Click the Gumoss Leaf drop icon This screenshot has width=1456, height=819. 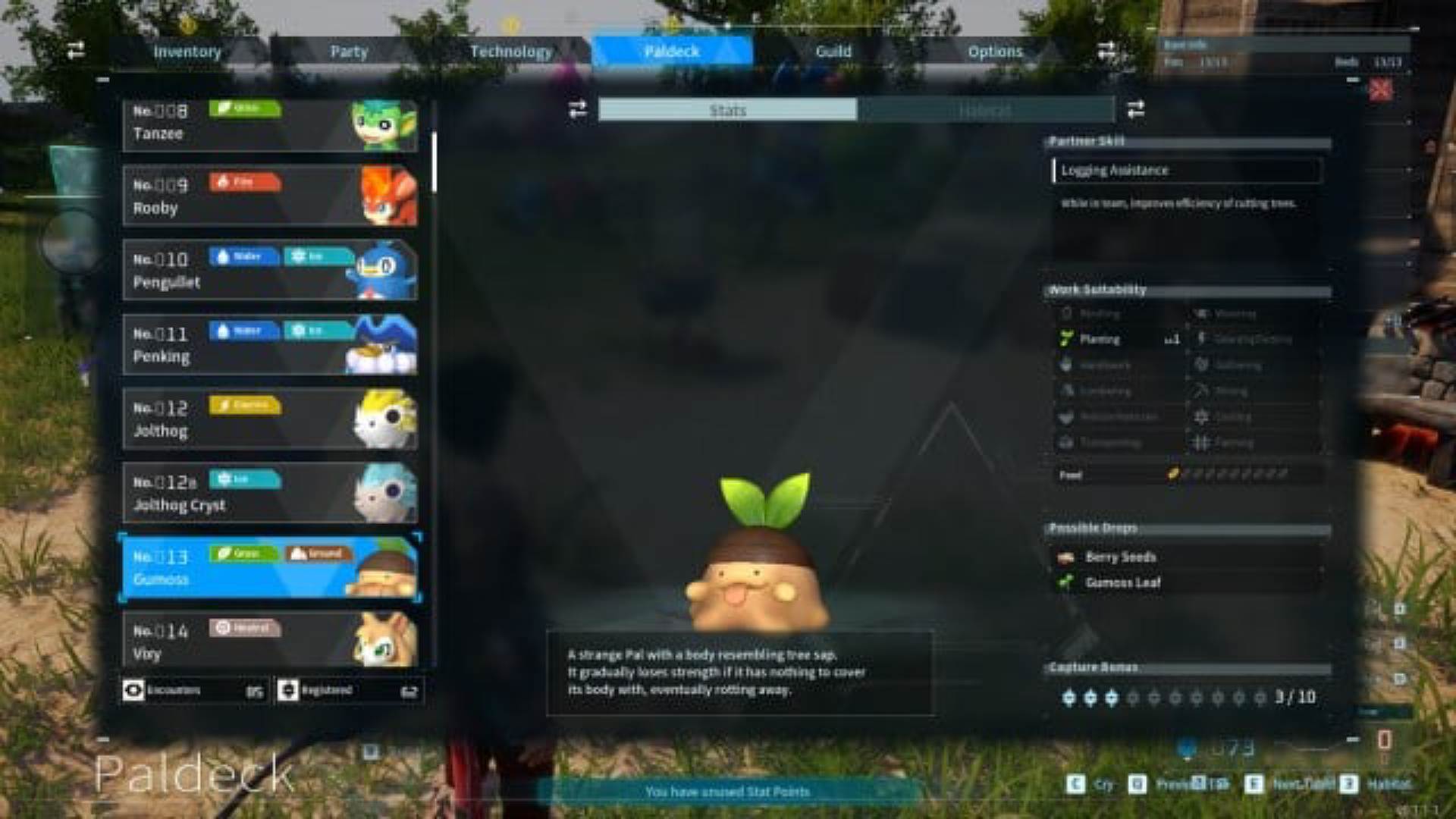(1066, 582)
